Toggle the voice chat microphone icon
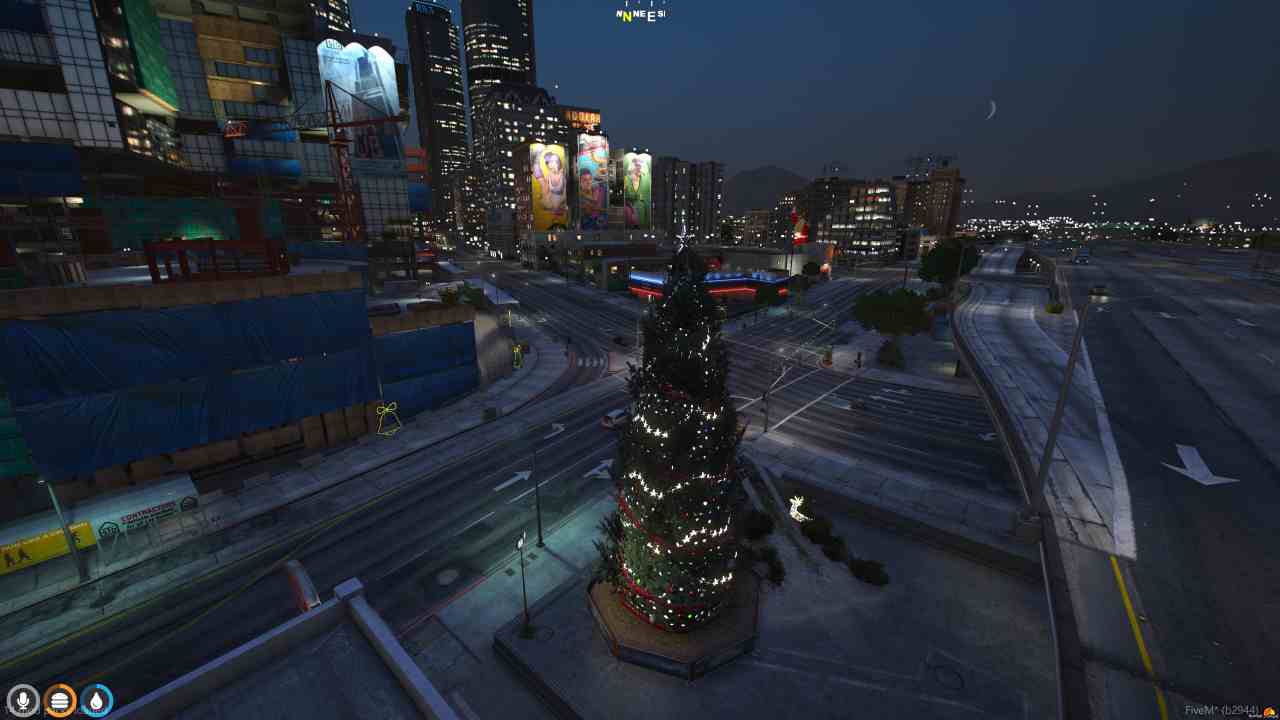Screen dimensions: 1280x720 click(24, 700)
